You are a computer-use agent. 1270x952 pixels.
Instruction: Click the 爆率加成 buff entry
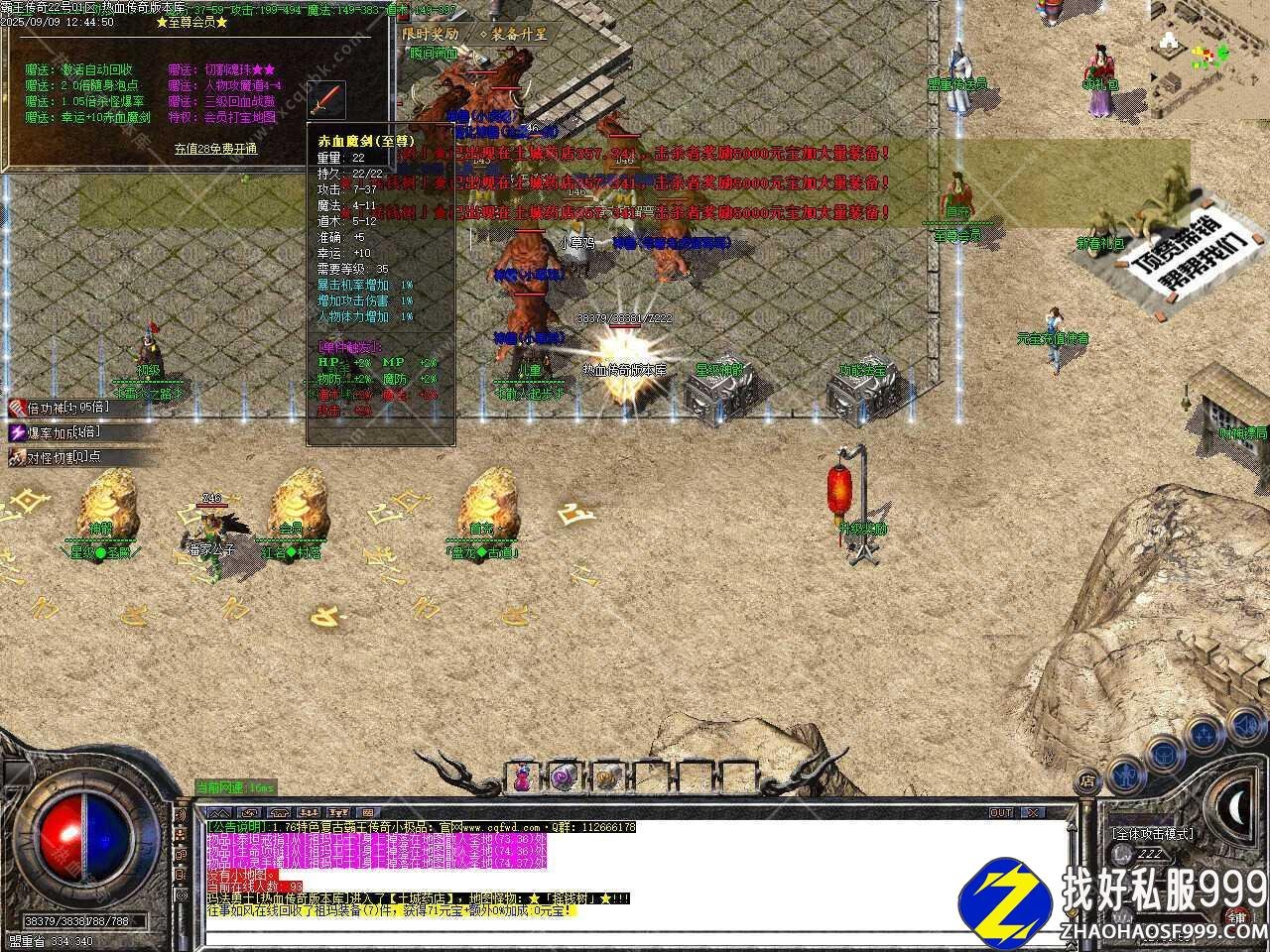coord(56,432)
